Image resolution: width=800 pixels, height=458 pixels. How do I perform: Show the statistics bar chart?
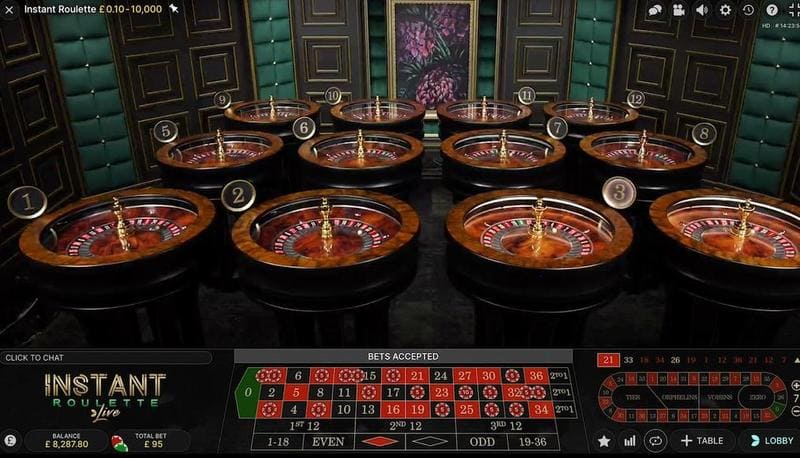pos(630,440)
